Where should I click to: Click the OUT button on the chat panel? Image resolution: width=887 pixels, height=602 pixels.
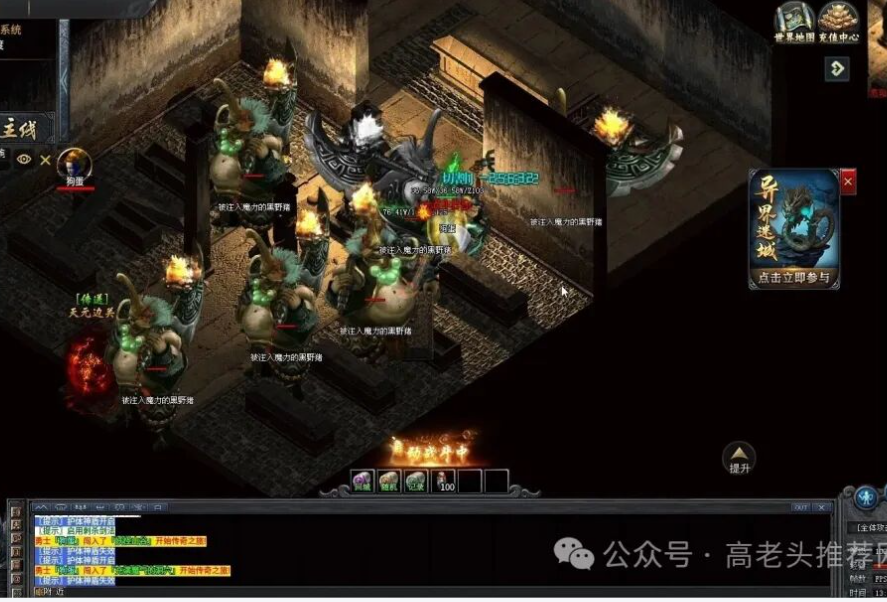pos(800,507)
